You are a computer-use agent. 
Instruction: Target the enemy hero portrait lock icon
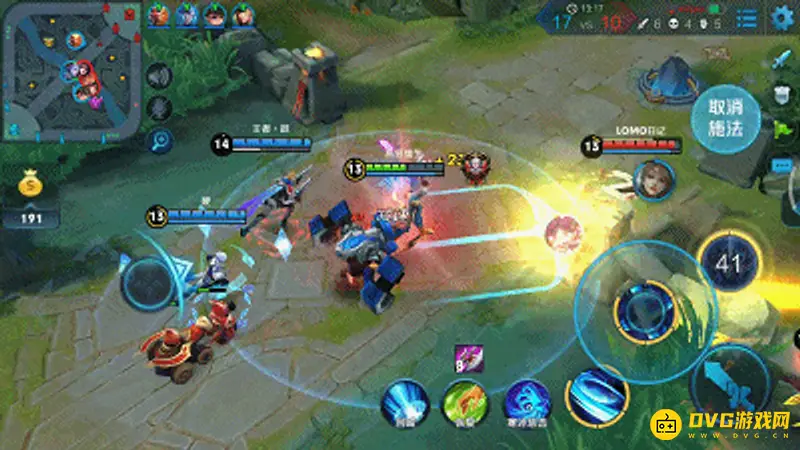pyautogui.click(x=653, y=177)
